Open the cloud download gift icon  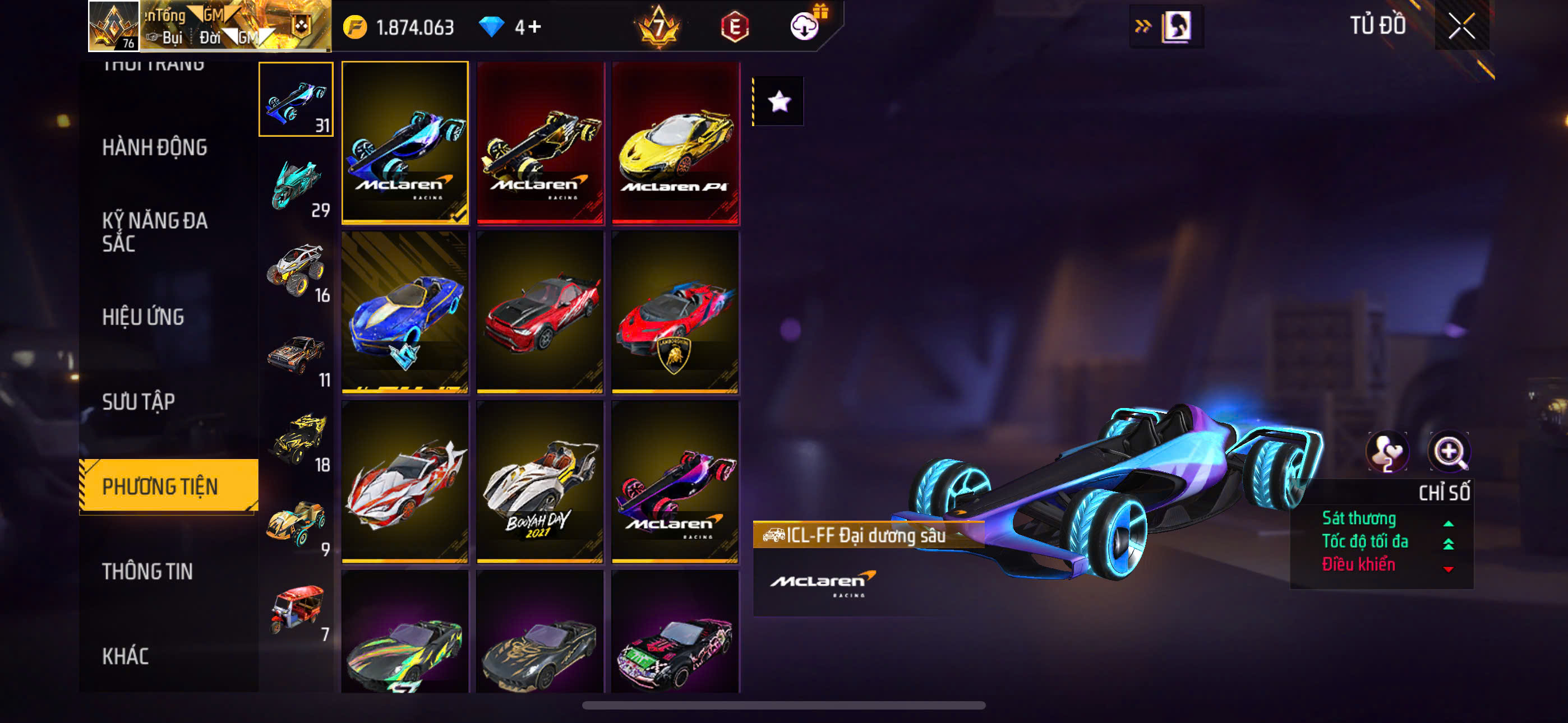click(x=805, y=26)
